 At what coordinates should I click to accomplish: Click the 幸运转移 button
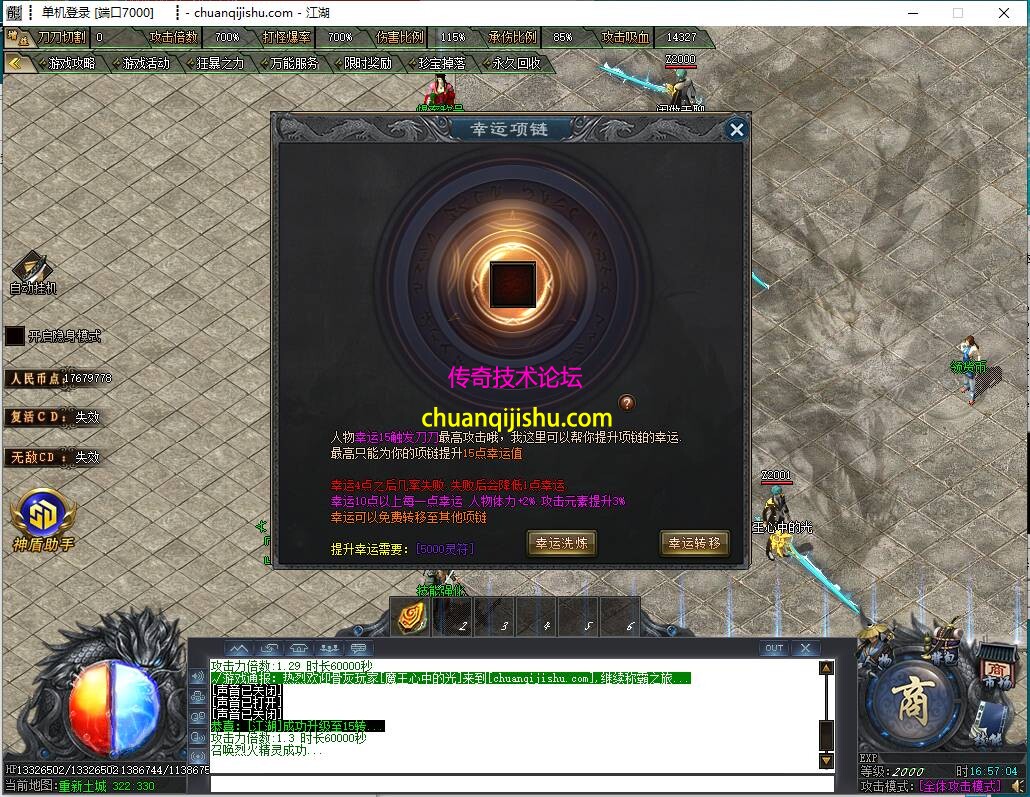click(x=694, y=543)
